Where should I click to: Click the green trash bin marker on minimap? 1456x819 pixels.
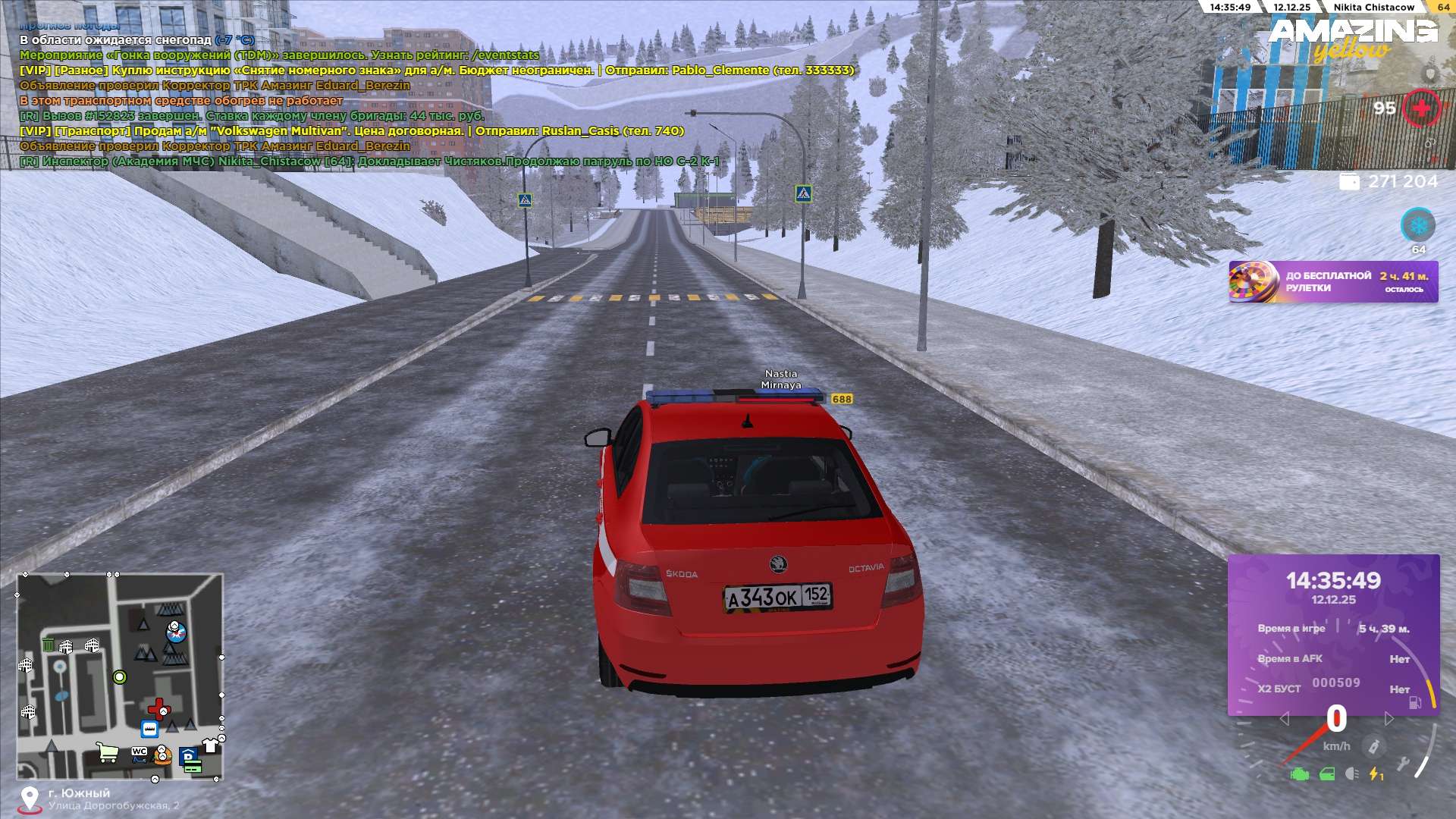(48, 645)
